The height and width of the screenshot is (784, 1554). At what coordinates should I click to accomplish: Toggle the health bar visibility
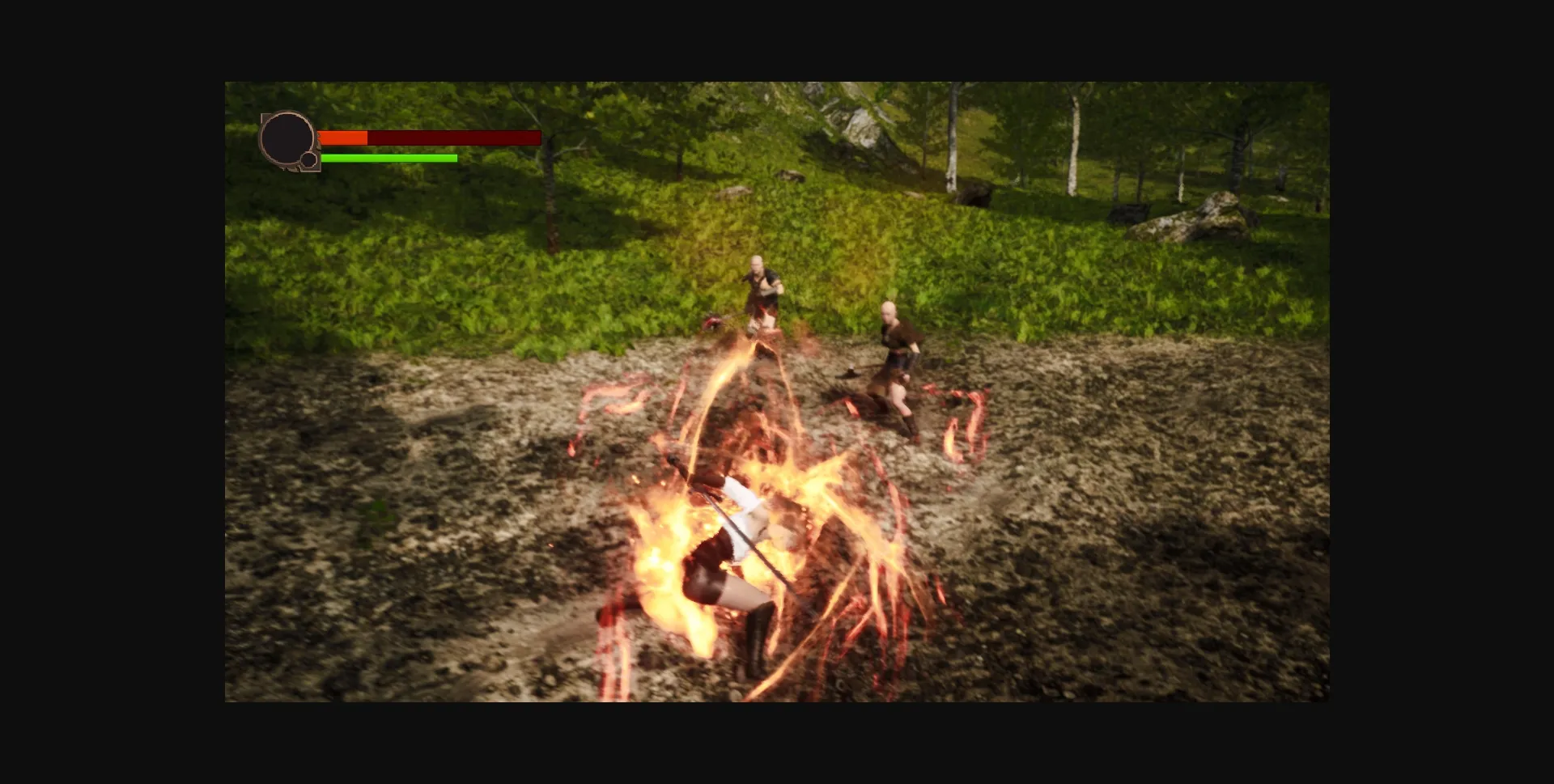pos(429,138)
